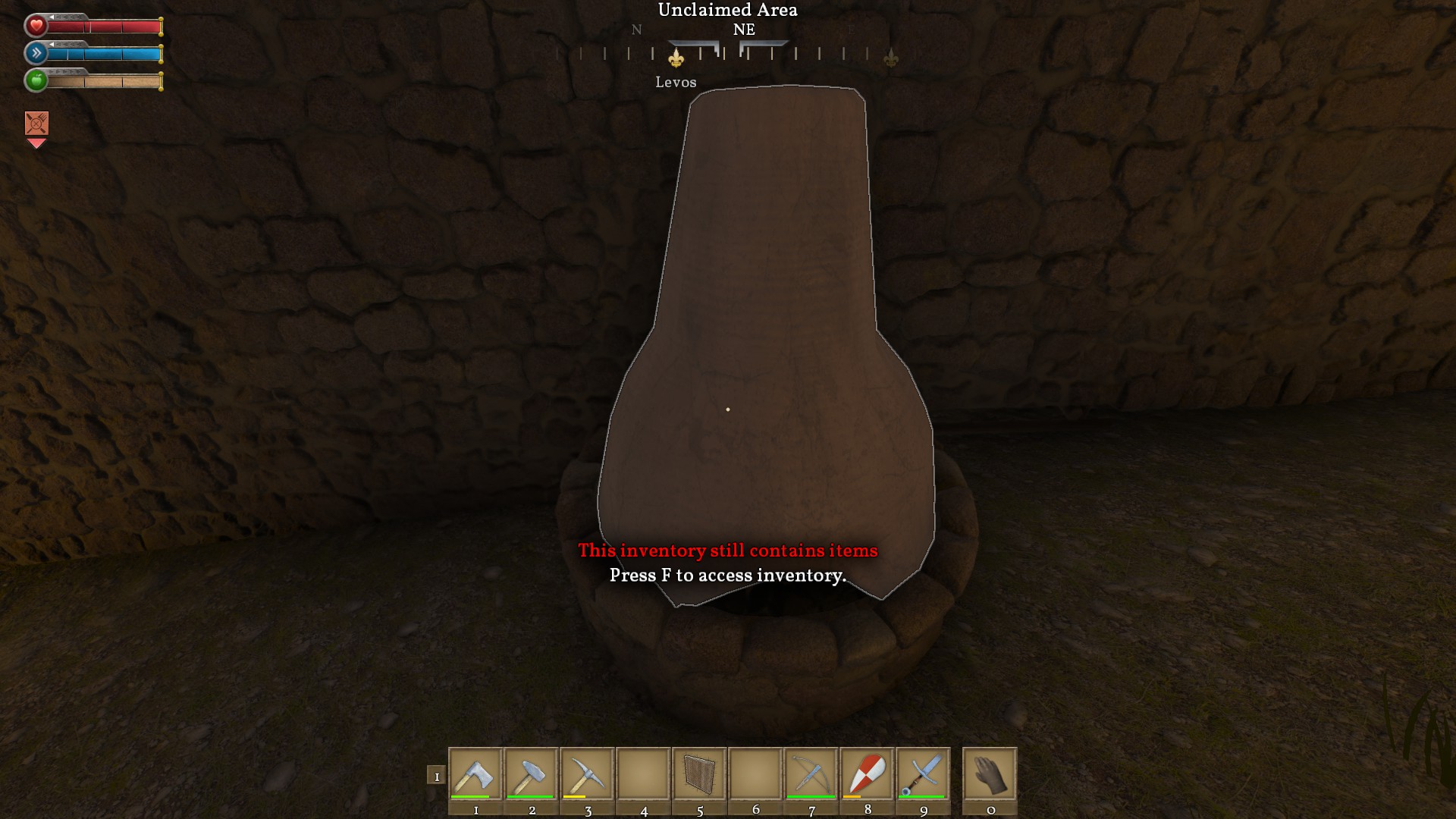Equip the crossbow from the hotbar
The width and height of the screenshot is (1456, 819).
pos(811,773)
